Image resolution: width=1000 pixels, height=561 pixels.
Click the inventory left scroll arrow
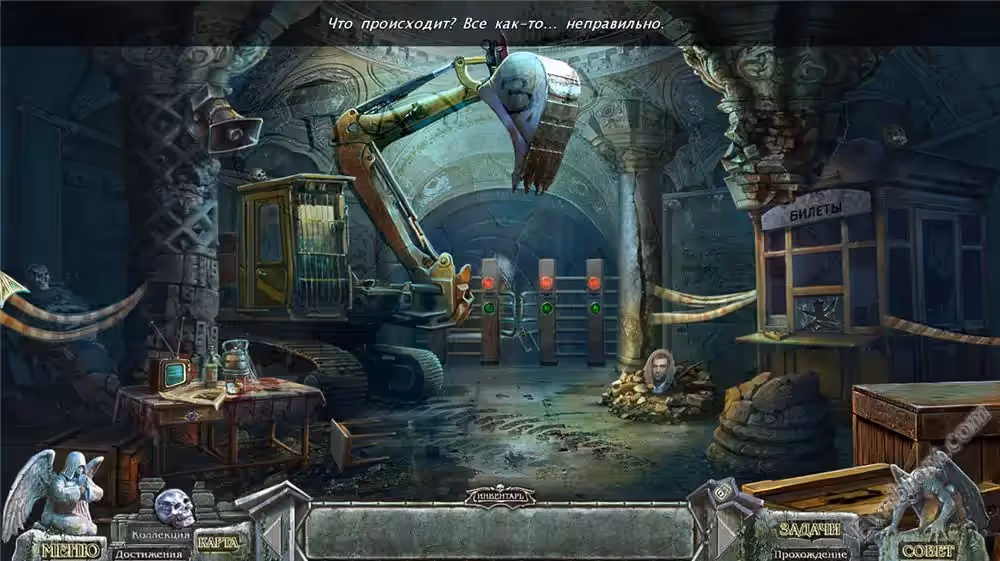pos(272,535)
